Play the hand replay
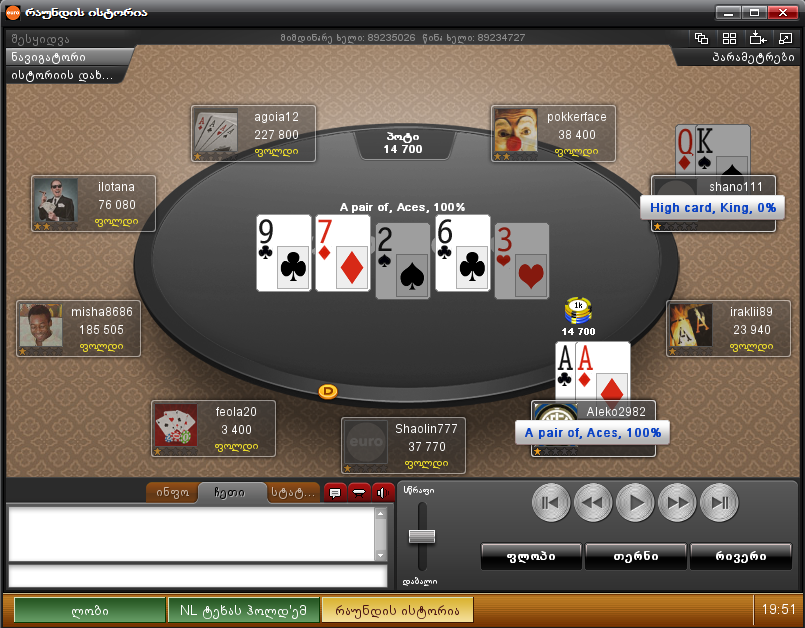This screenshot has height=628, width=805. point(635,502)
